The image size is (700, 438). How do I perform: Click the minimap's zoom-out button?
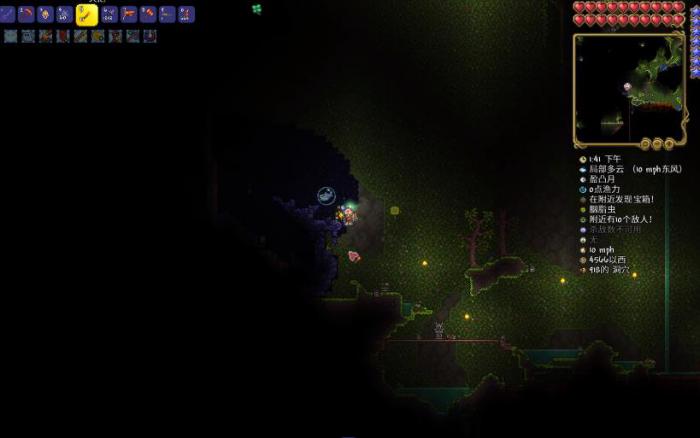coord(647,143)
